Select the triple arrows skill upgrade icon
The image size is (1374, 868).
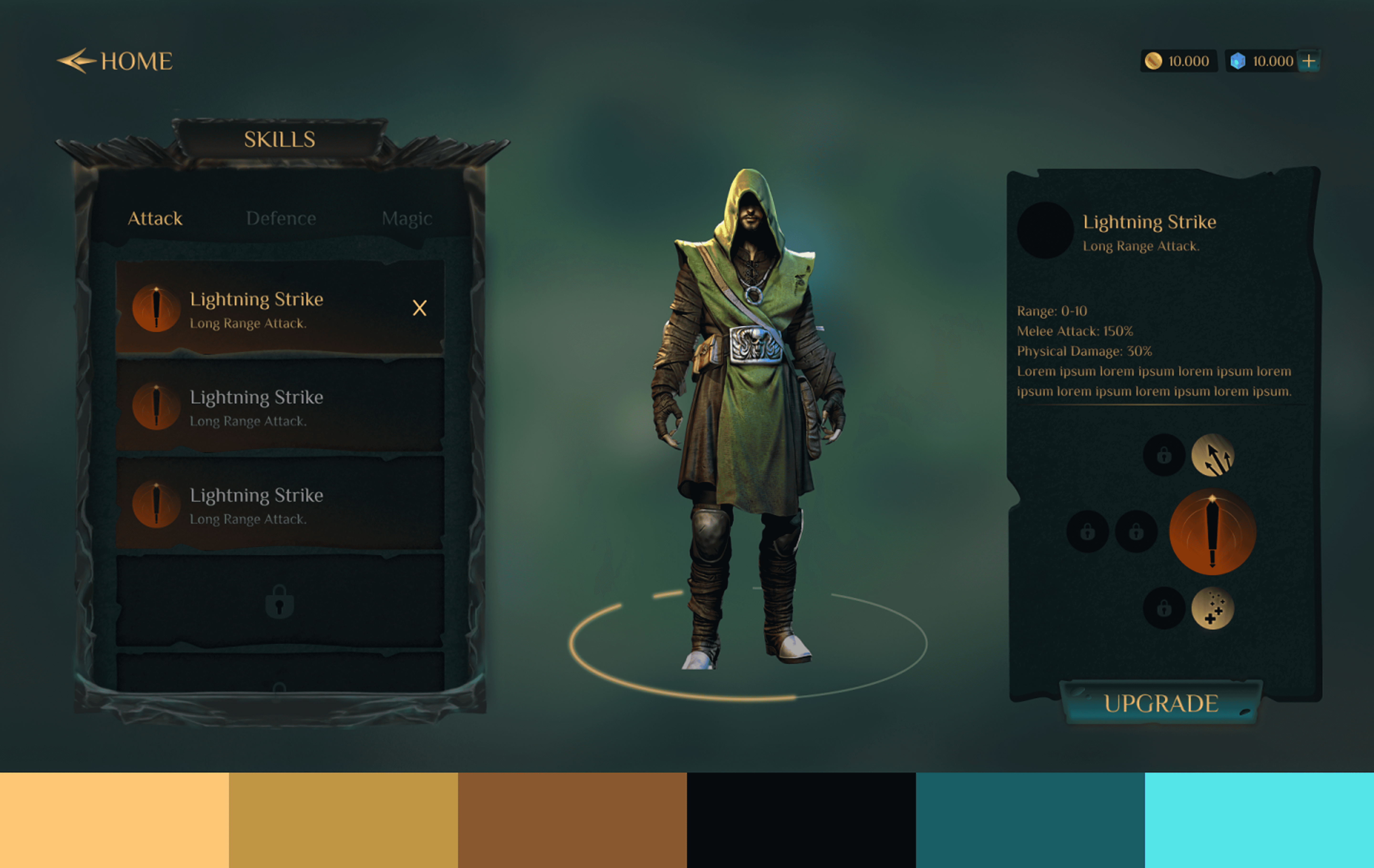click(1213, 455)
